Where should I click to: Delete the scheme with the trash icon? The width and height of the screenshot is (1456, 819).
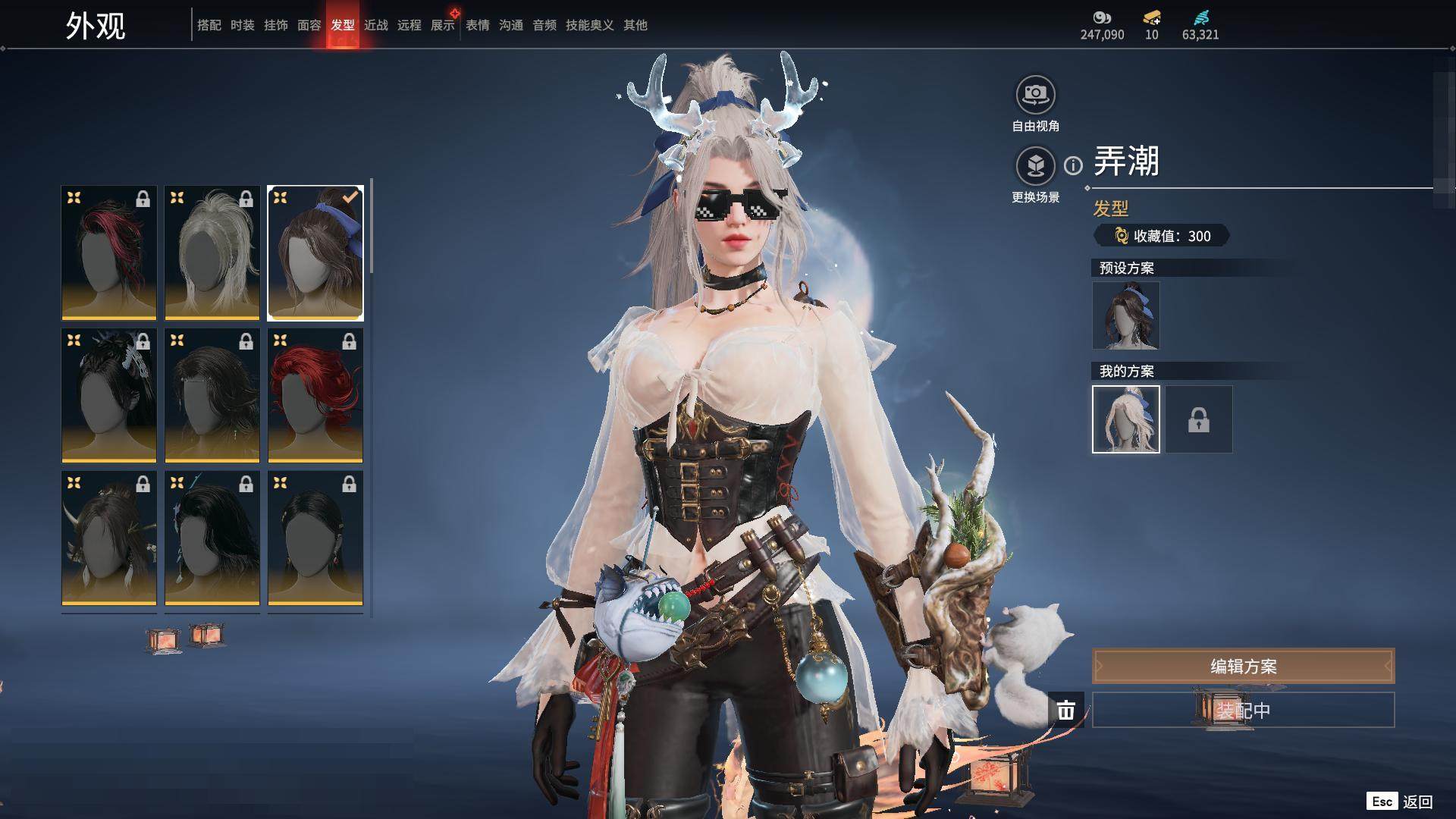1066,711
